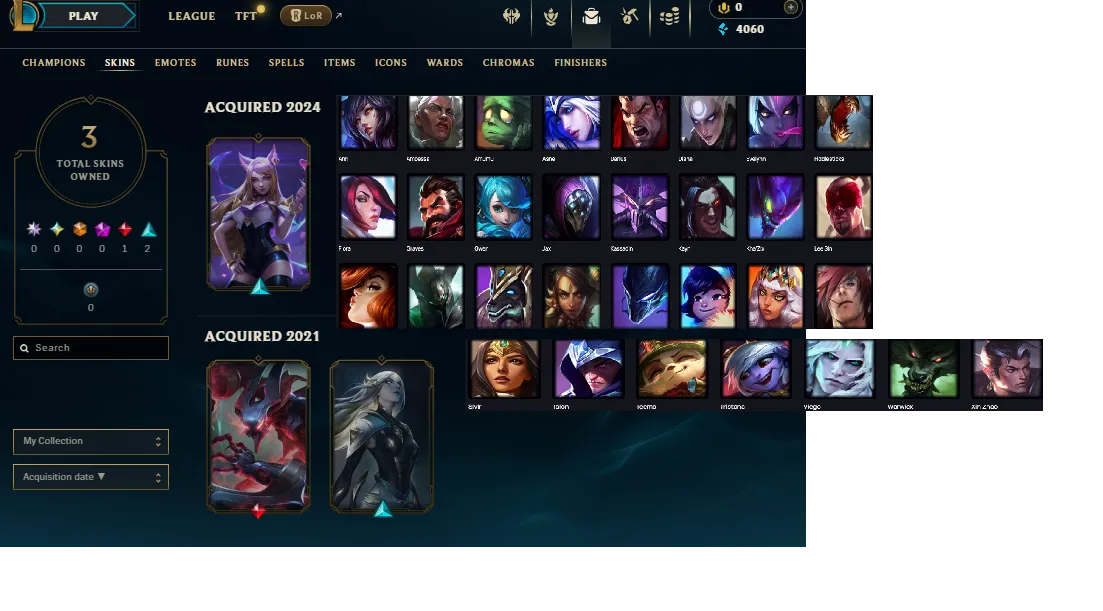Launch the LoR link
The width and height of the screenshot is (1103, 611).
tap(306, 16)
